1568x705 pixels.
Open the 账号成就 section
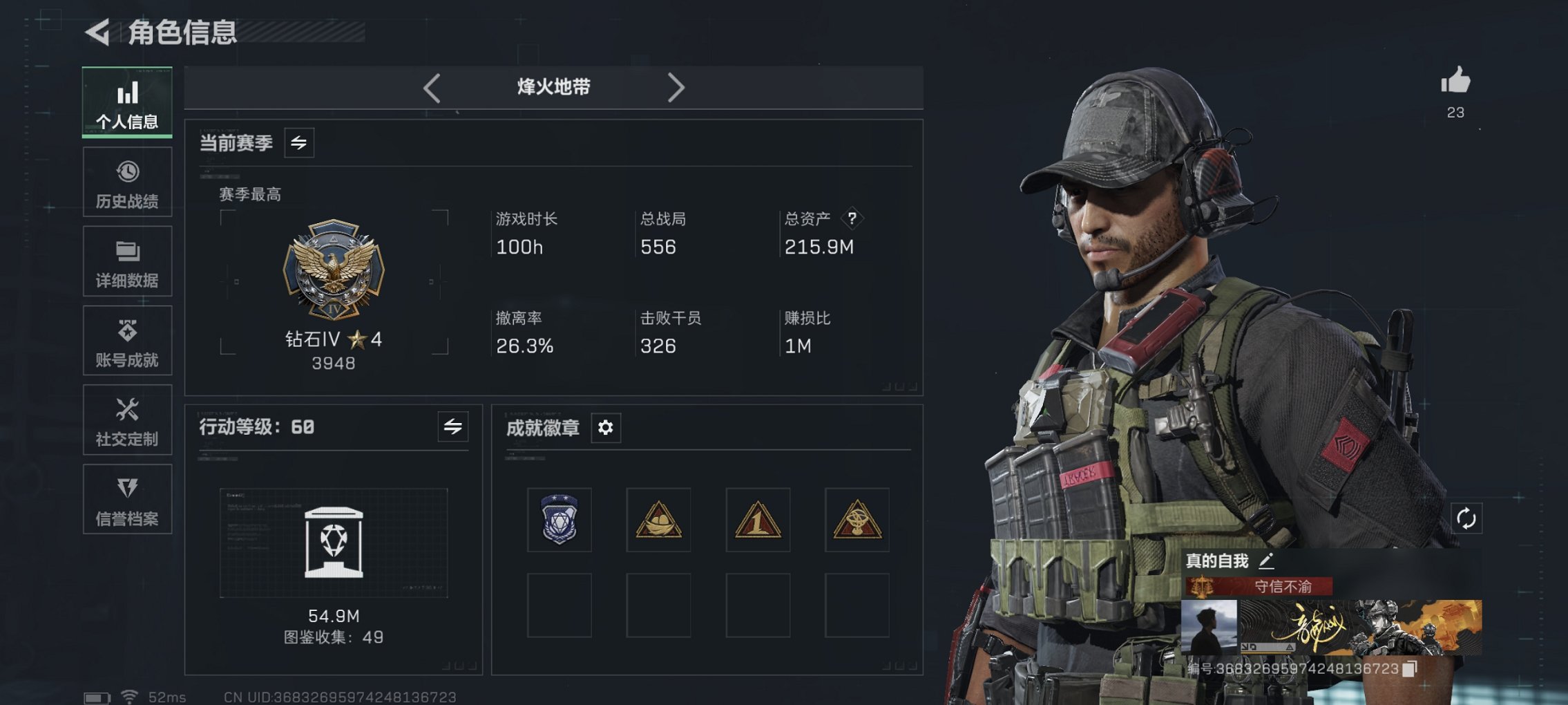(x=126, y=340)
